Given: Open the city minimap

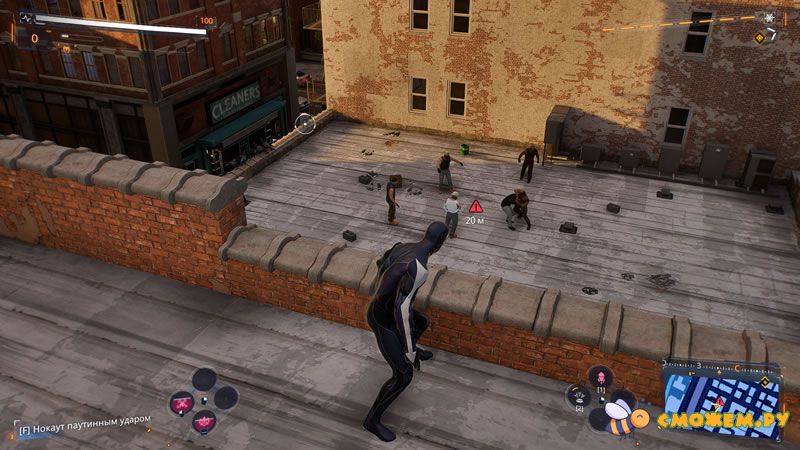Looking at the screenshot, I should click(x=722, y=390).
